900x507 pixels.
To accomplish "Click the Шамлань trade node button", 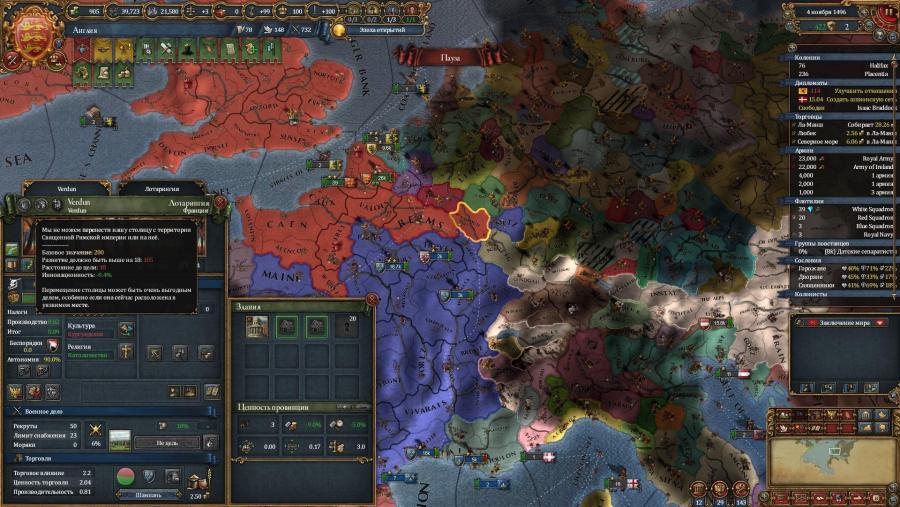I will pyautogui.click(x=148, y=494).
